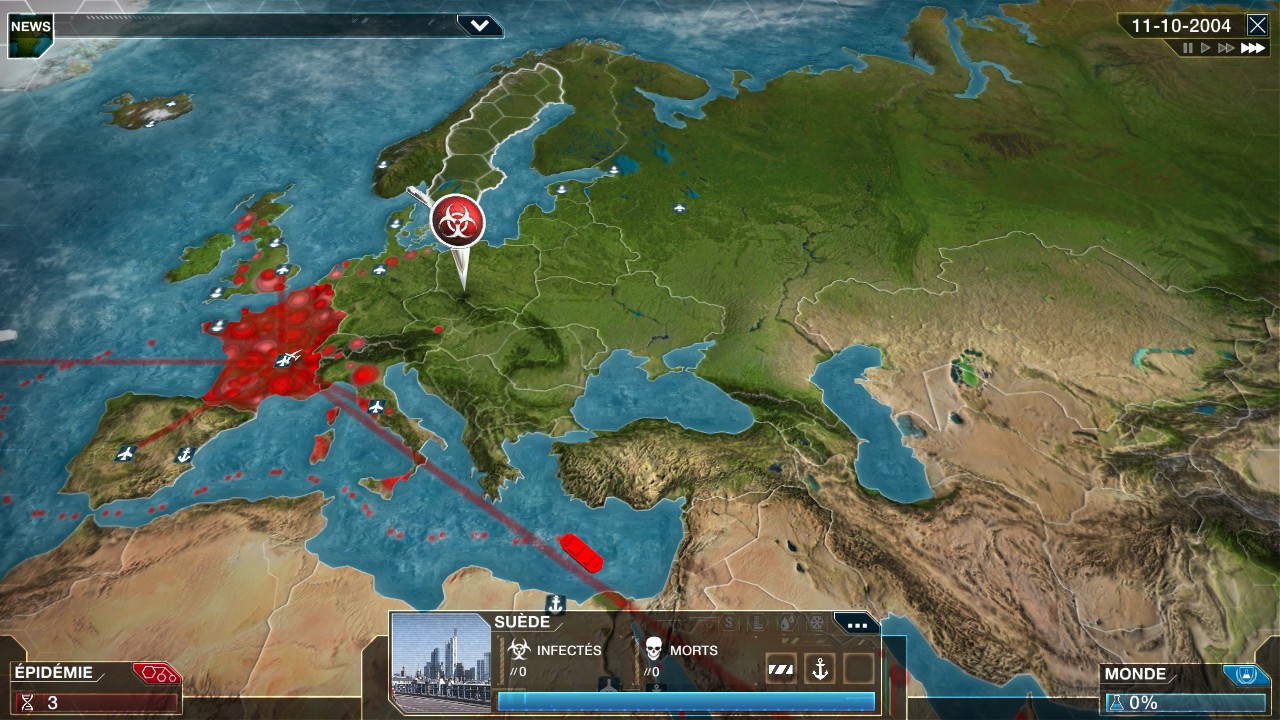Close the game with the X button
This screenshot has height=720, width=1280.
click(1257, 26)
